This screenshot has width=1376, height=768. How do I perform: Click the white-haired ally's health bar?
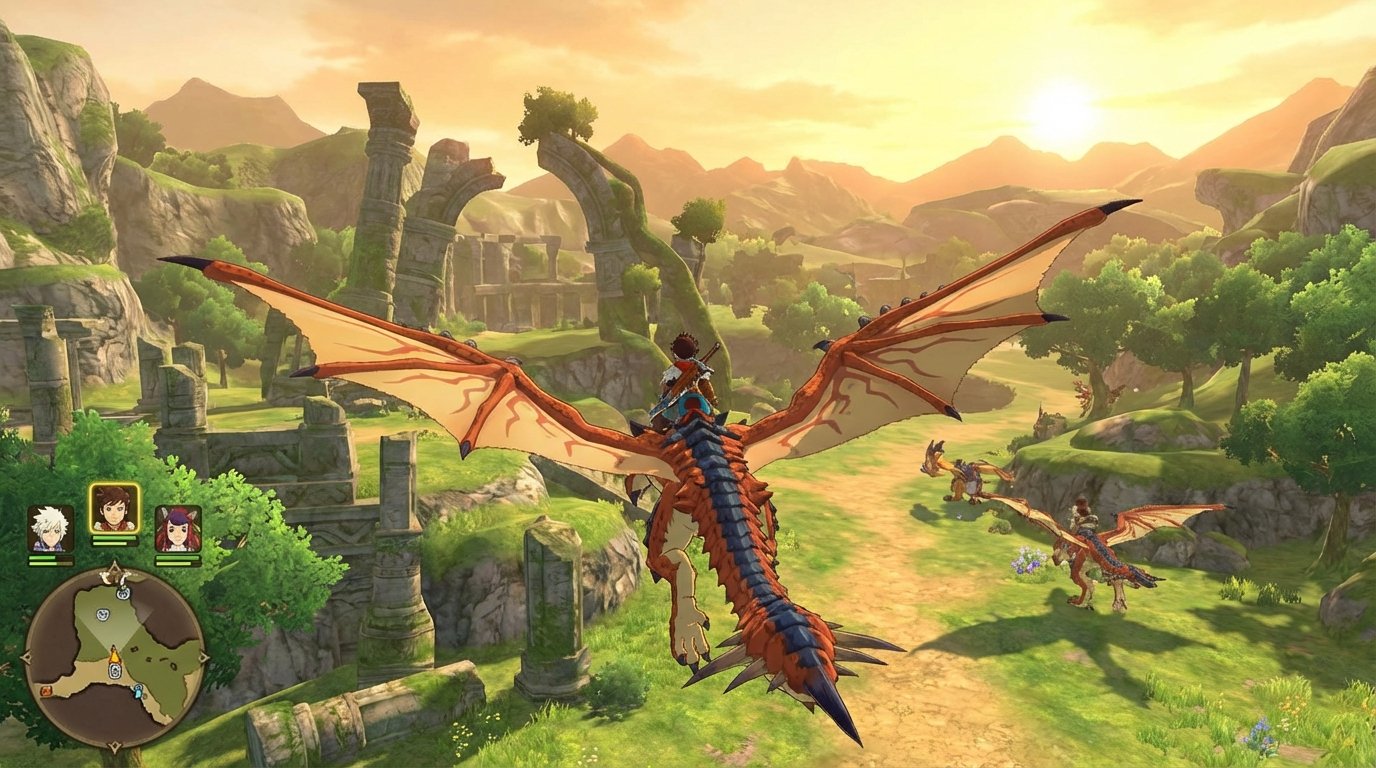click(x=49, y=560)
